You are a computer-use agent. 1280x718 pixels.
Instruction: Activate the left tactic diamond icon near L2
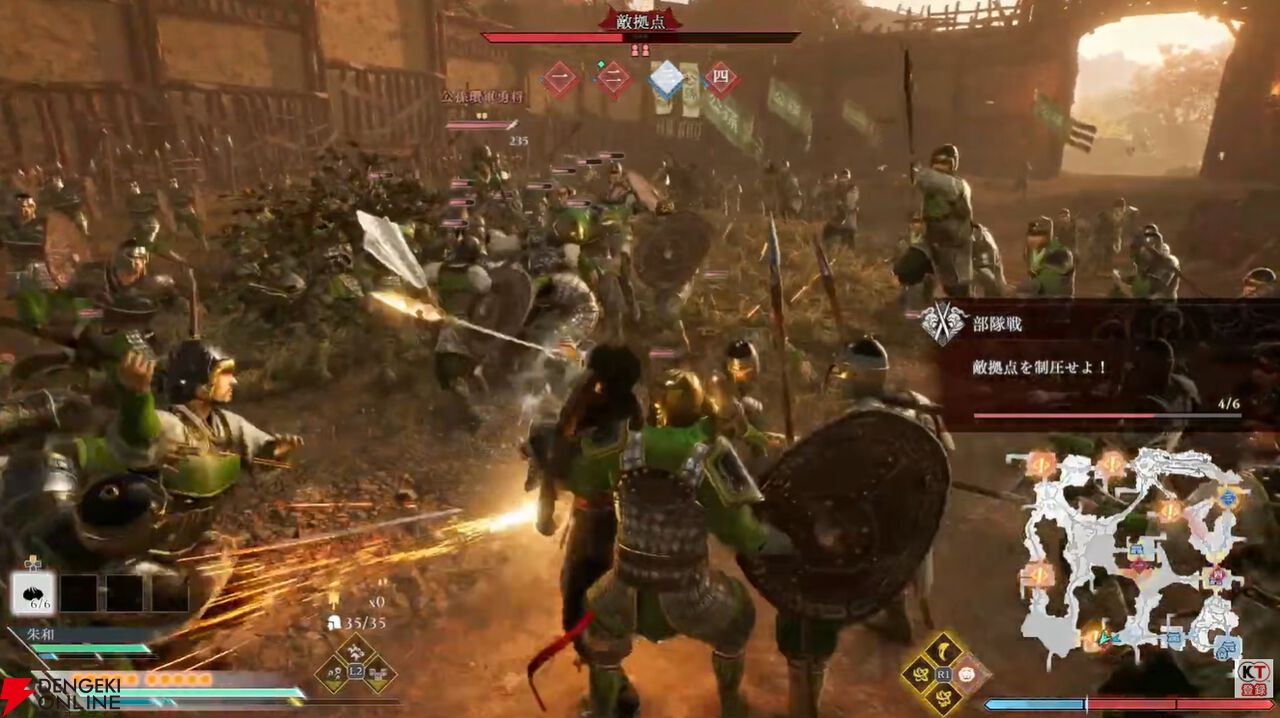[x=333, y=673]
